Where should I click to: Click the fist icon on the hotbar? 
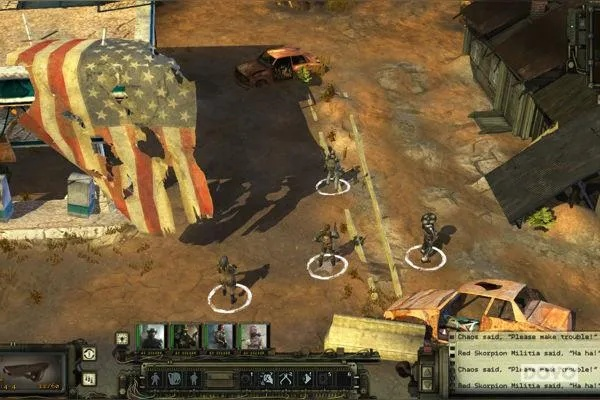(174, 379)
